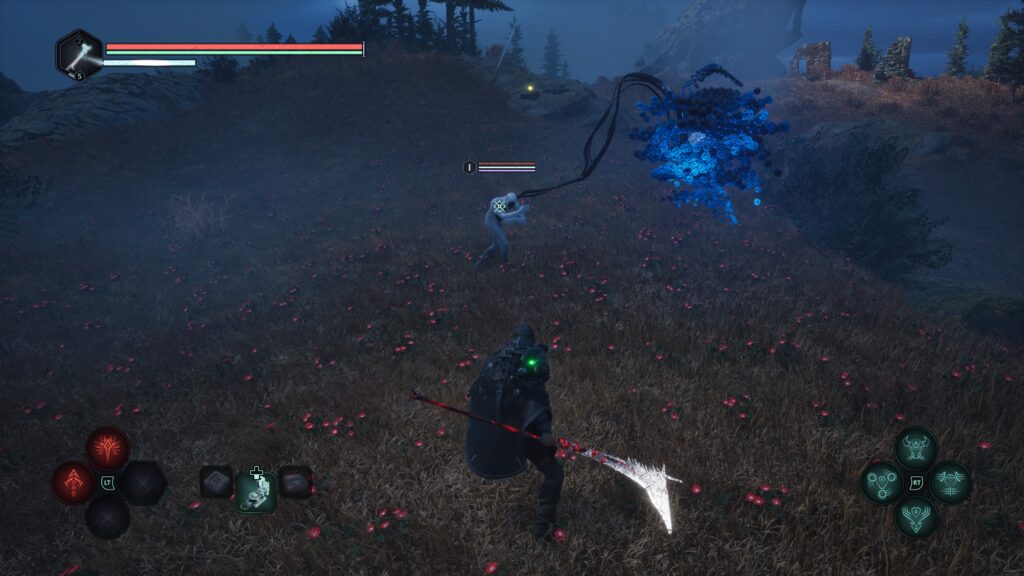The width and height of the screenshot is (1024, 576).
Task: Activate the teal three-circles skill
Action: (x=882, y=483)
